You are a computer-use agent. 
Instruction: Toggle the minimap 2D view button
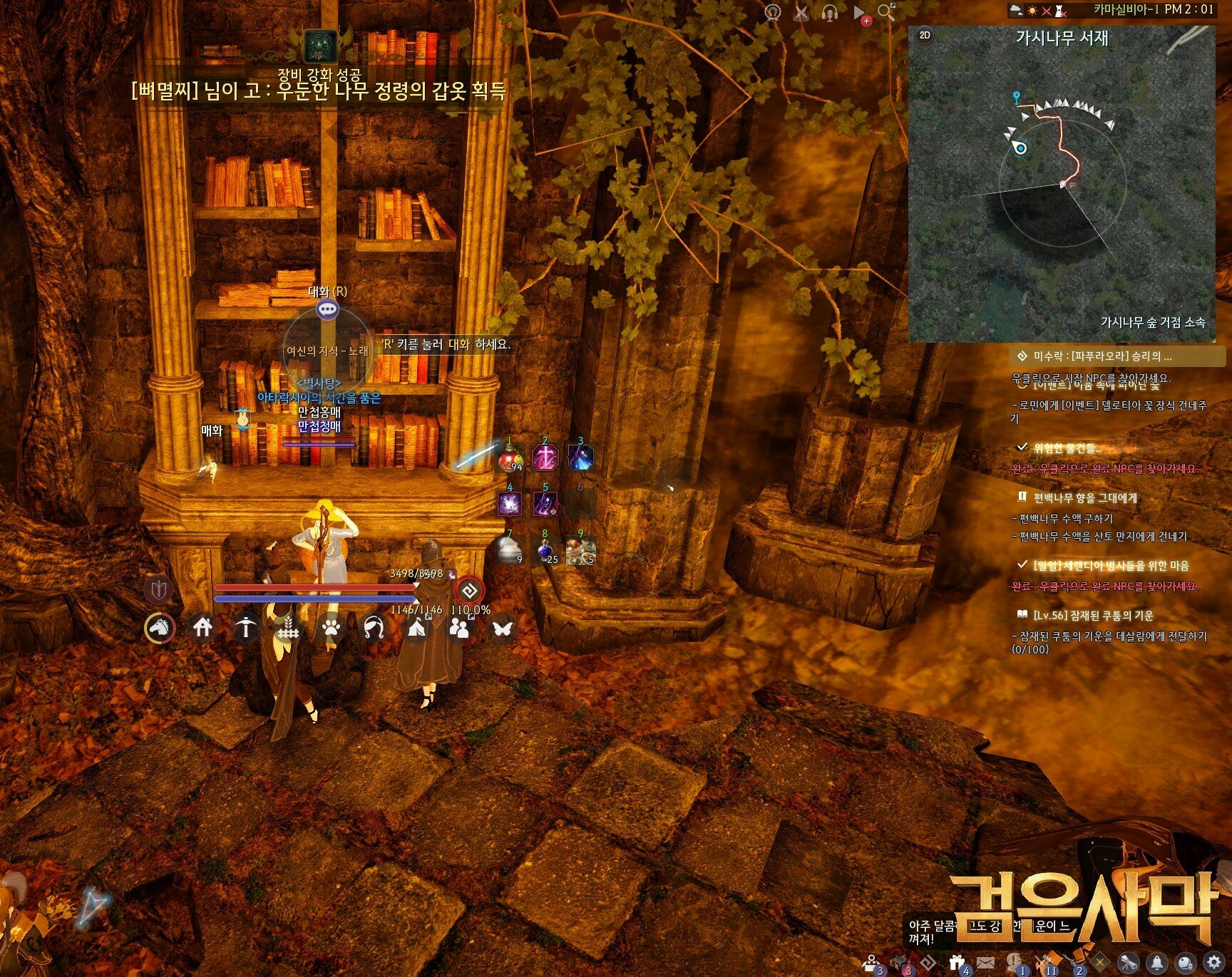[x=925, y=35]
